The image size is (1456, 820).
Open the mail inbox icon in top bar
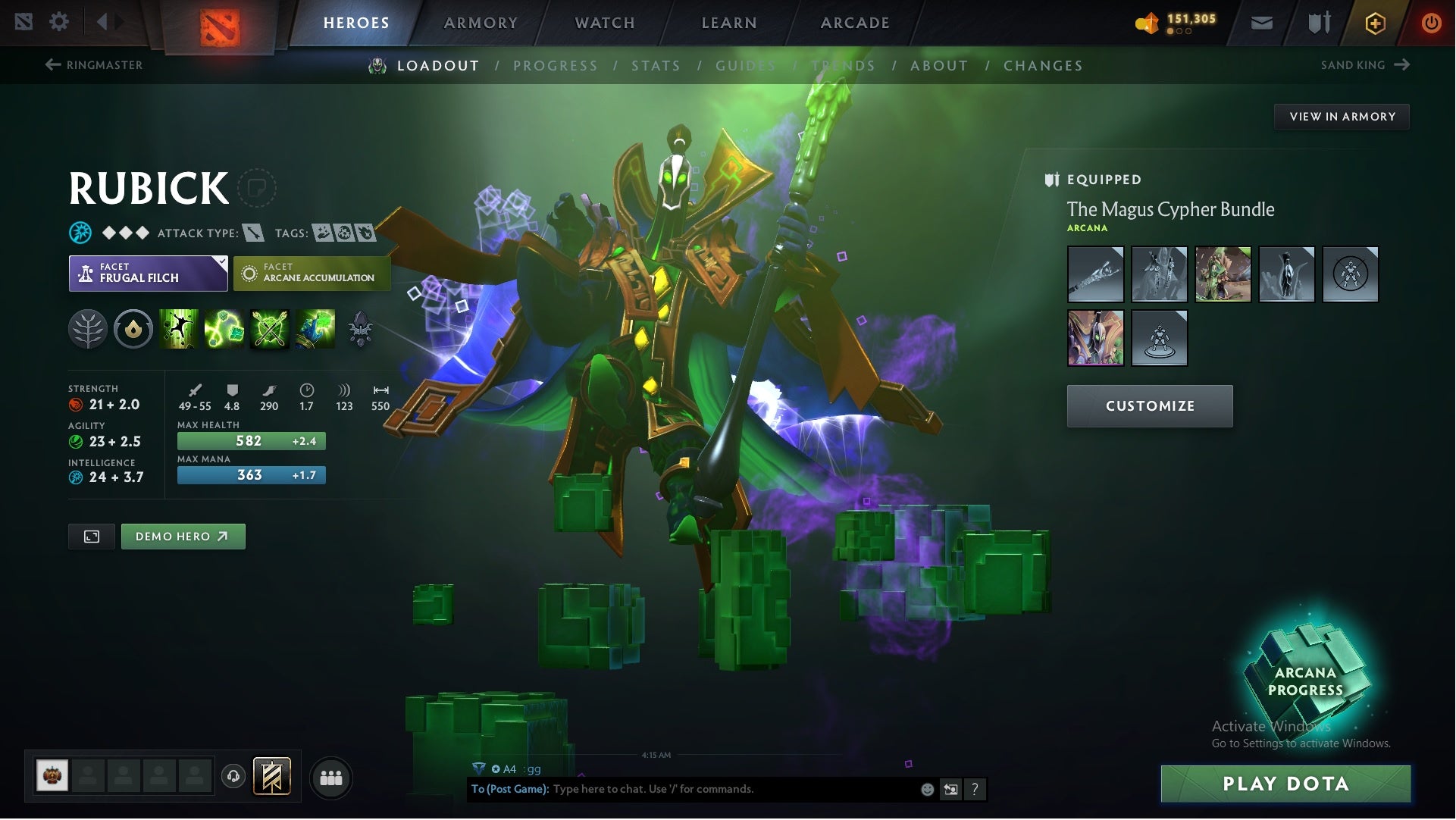[1261, 23]
